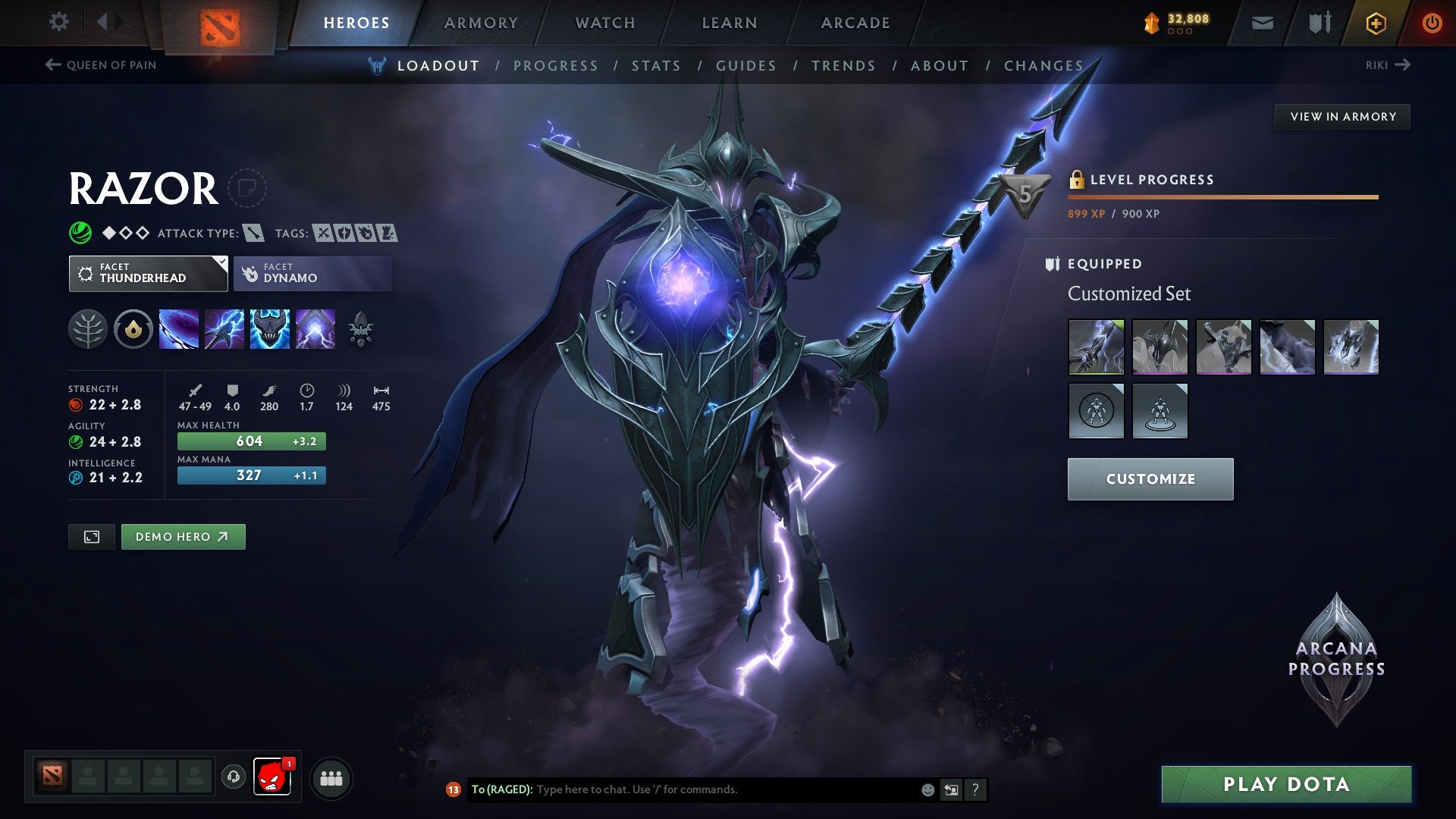The height and width of the screenshot is (819, 1456).
Task: Toggle fullscreen hero portrait view
Action: [x=91, y=536]
